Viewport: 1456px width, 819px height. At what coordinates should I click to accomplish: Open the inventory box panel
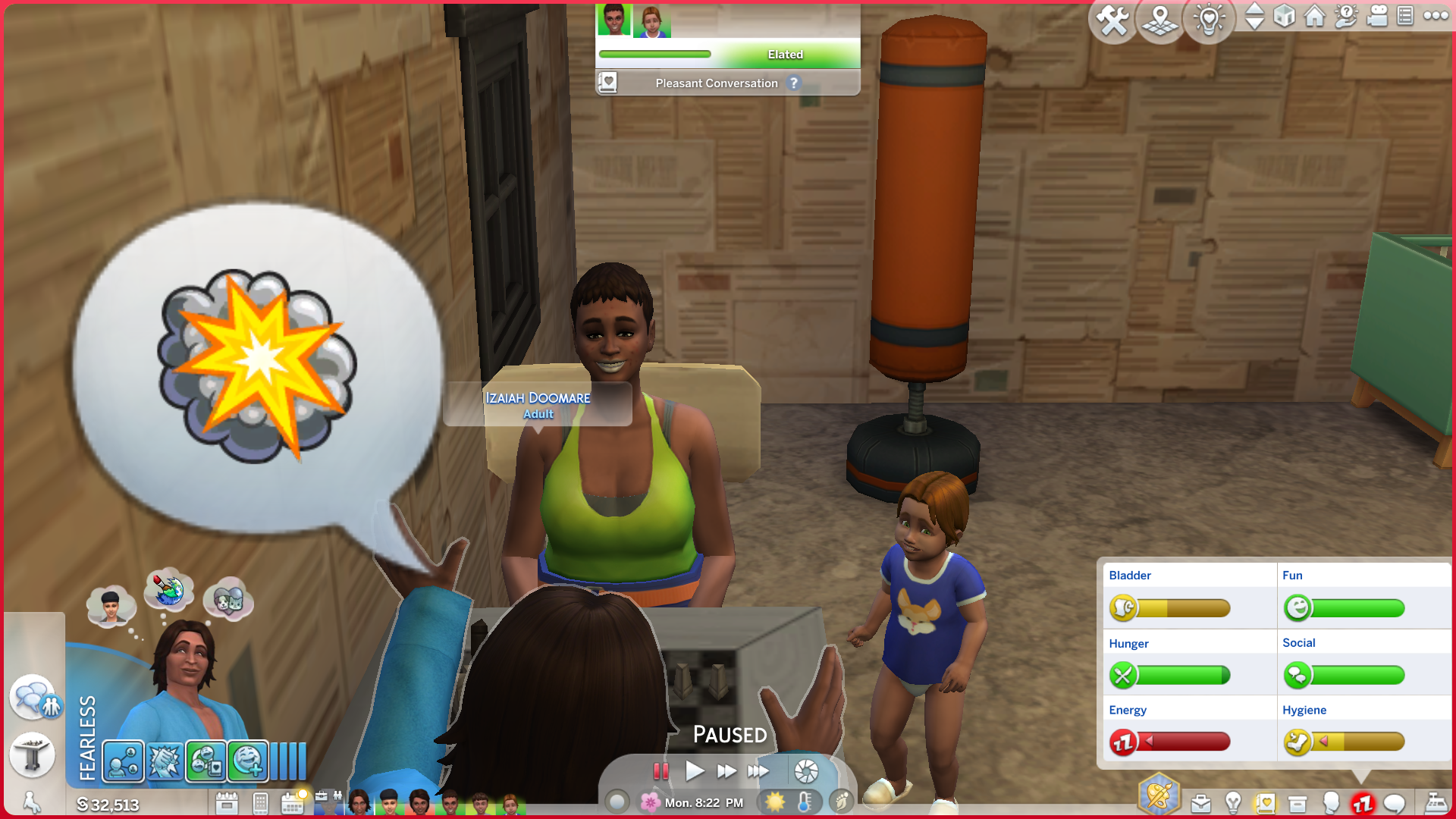point(1298,803)
